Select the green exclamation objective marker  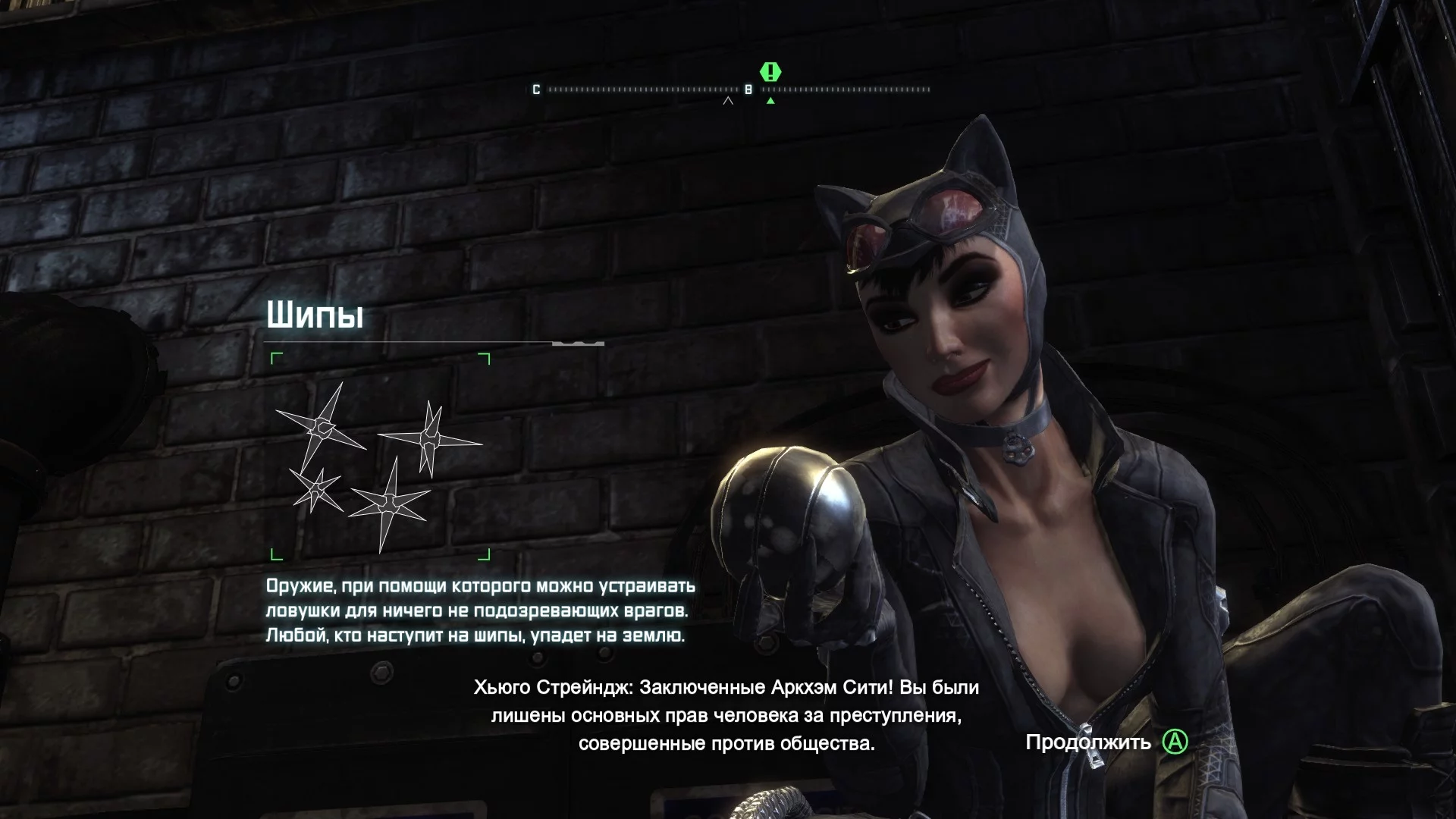(x=770, y=72)
